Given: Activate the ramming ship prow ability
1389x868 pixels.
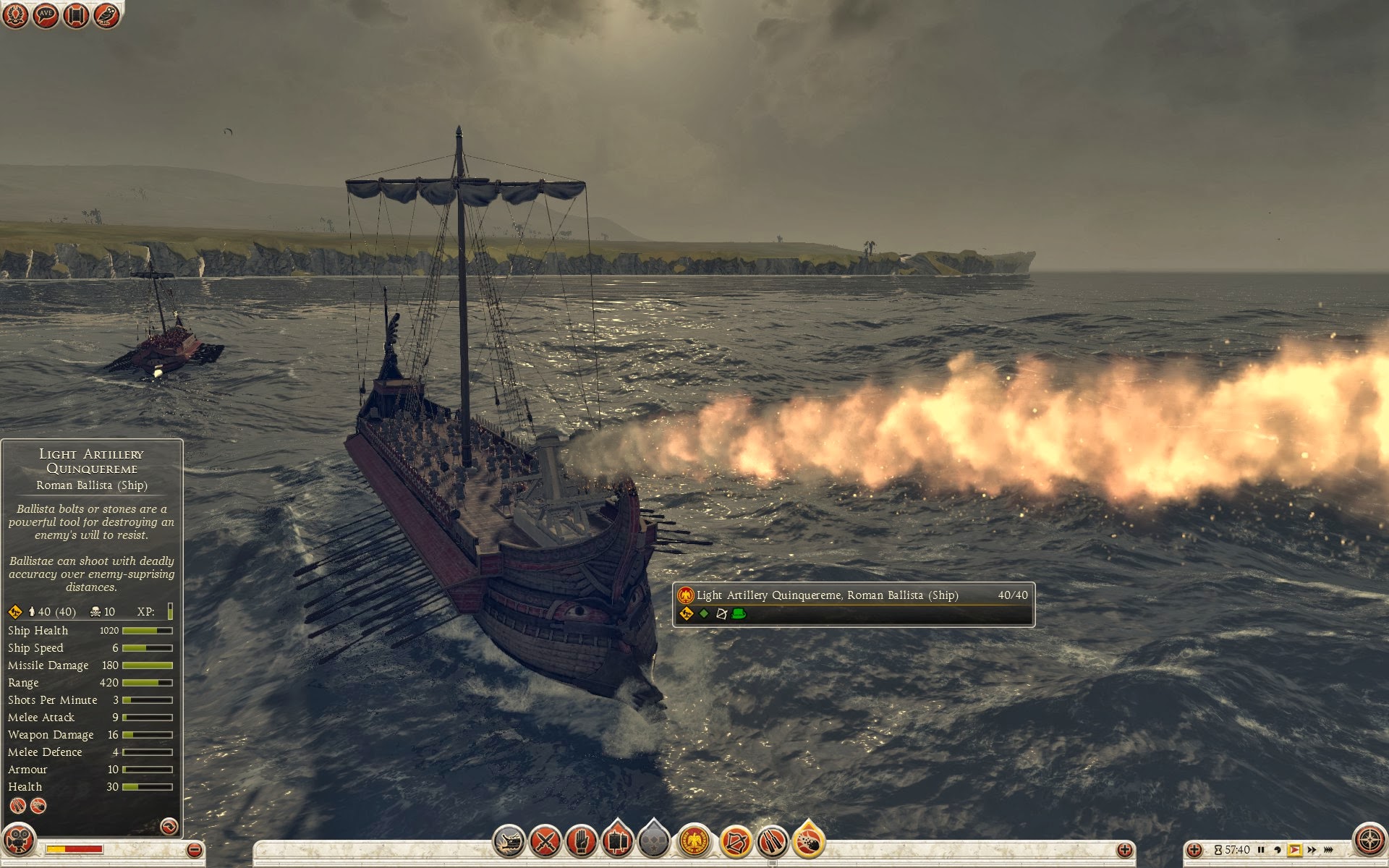Looking at the screenshot, I should tap(509, 841).
